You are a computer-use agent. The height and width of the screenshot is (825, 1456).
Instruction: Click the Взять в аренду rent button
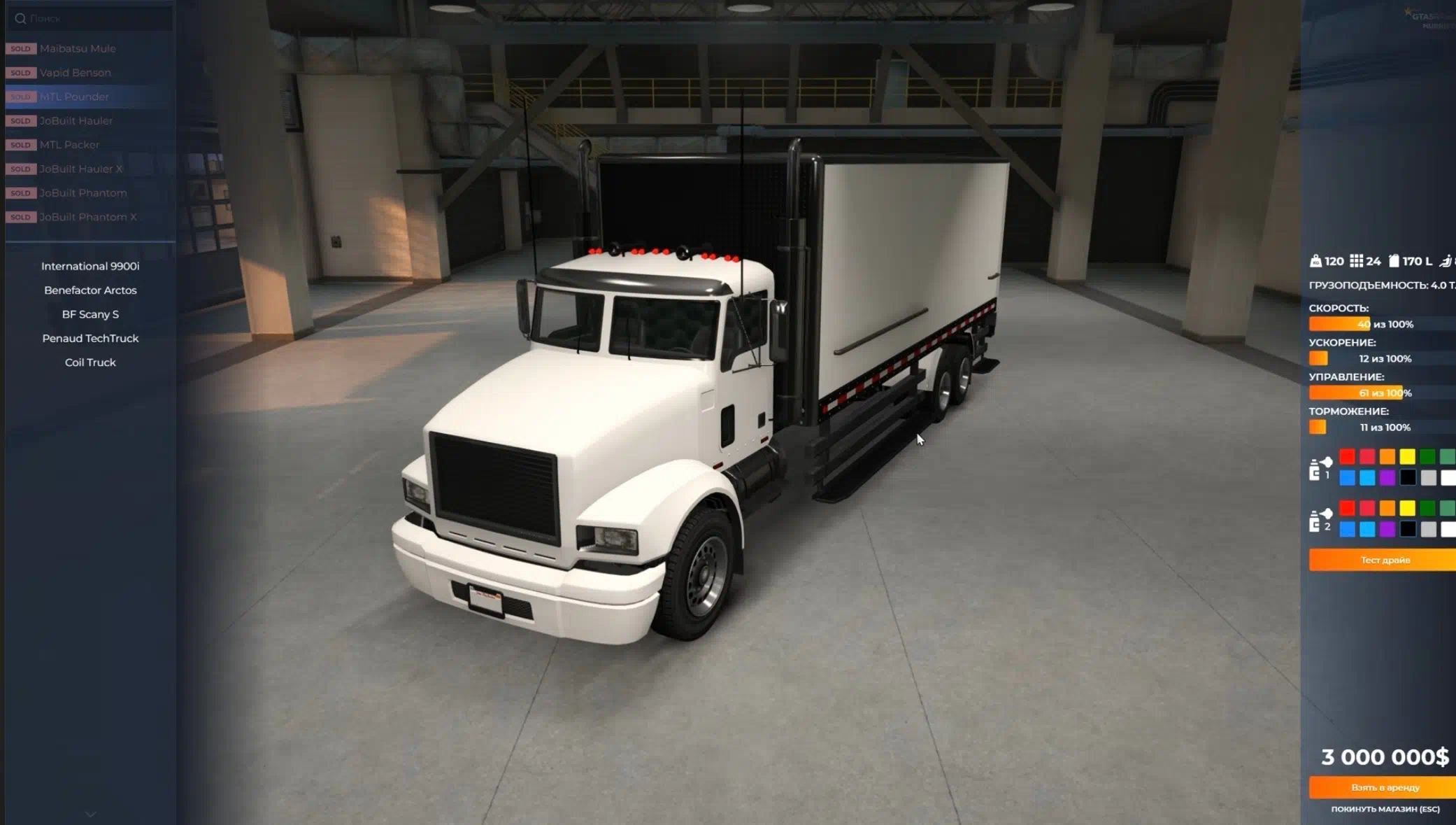[1384, 787]
